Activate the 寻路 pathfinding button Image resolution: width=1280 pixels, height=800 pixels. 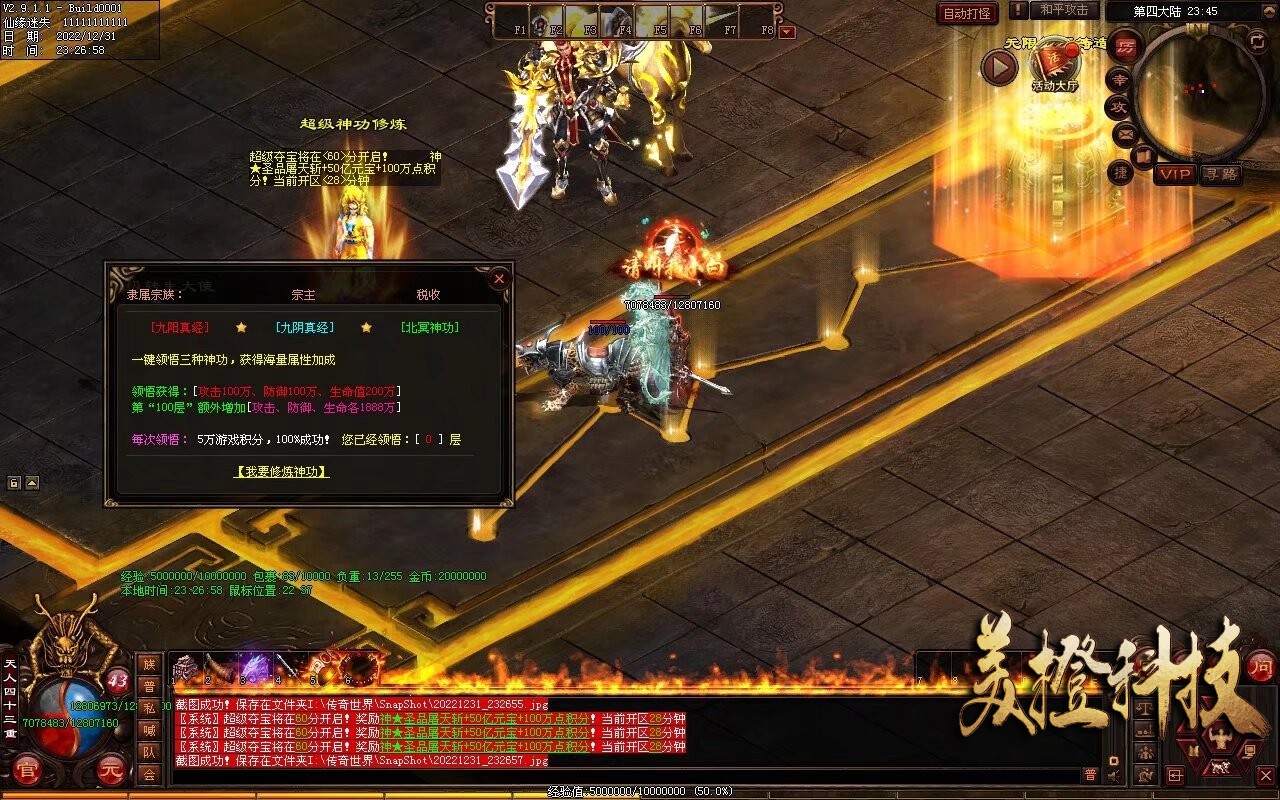click(1220, 174)
